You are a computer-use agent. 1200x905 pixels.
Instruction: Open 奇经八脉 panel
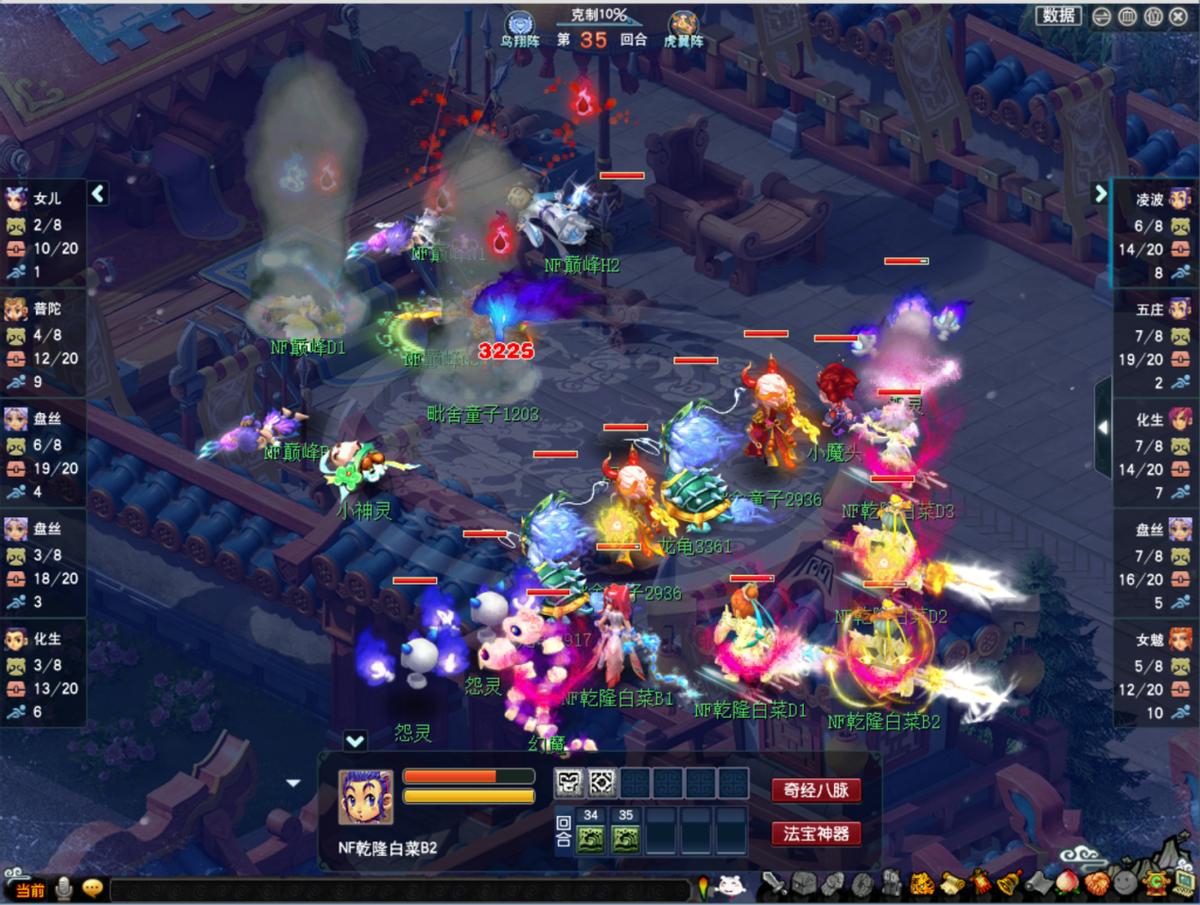(x=816, y=790)
